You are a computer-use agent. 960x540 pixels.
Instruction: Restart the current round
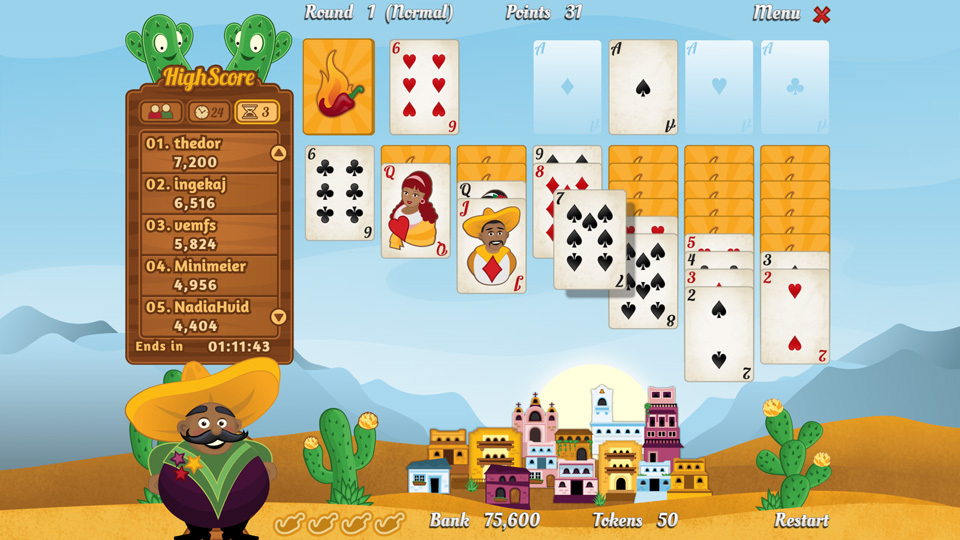[x=800, y=520]
